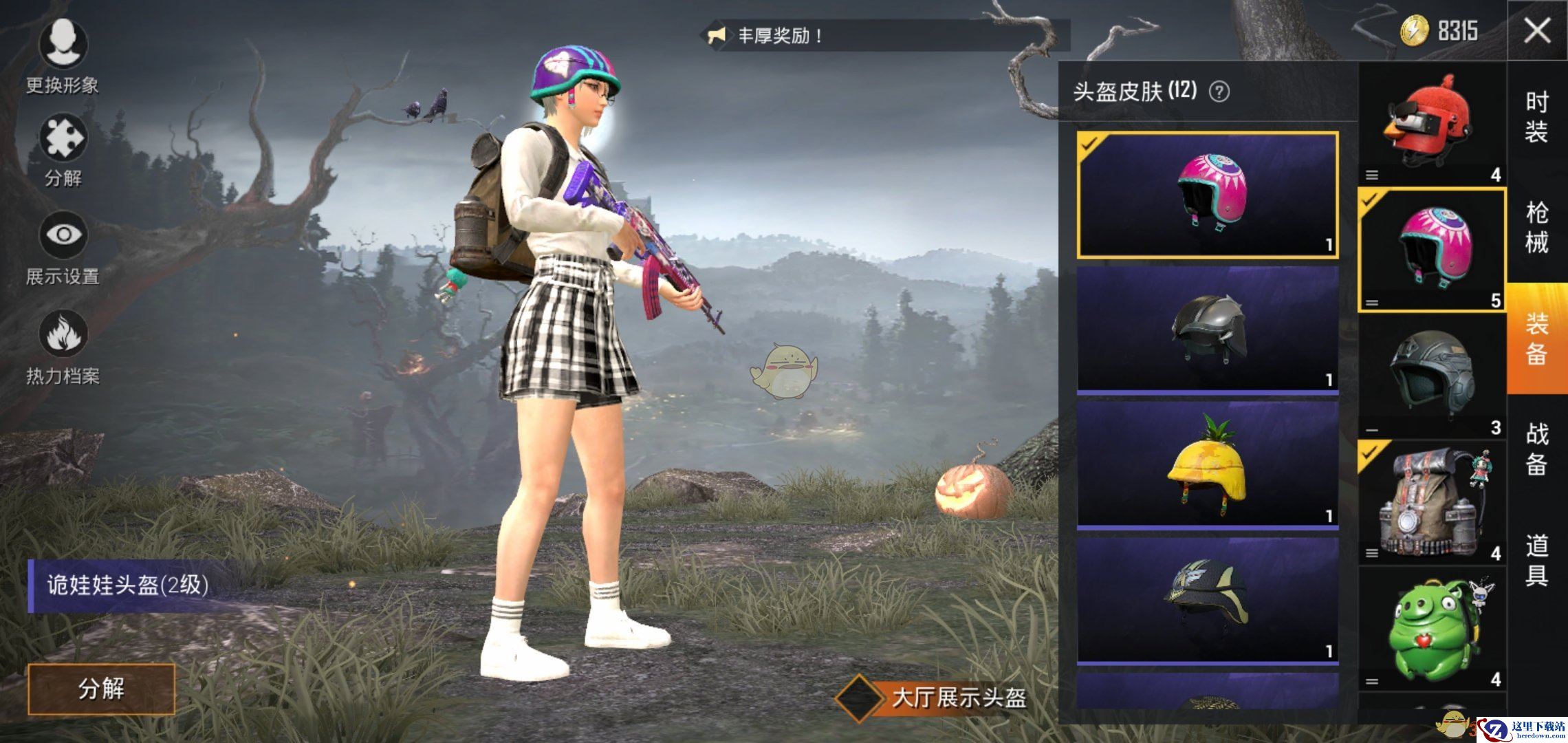Pick the yellow pineapple helmet skin
The height and width of the screenshot is (743, 1568).
(1208, 464)
